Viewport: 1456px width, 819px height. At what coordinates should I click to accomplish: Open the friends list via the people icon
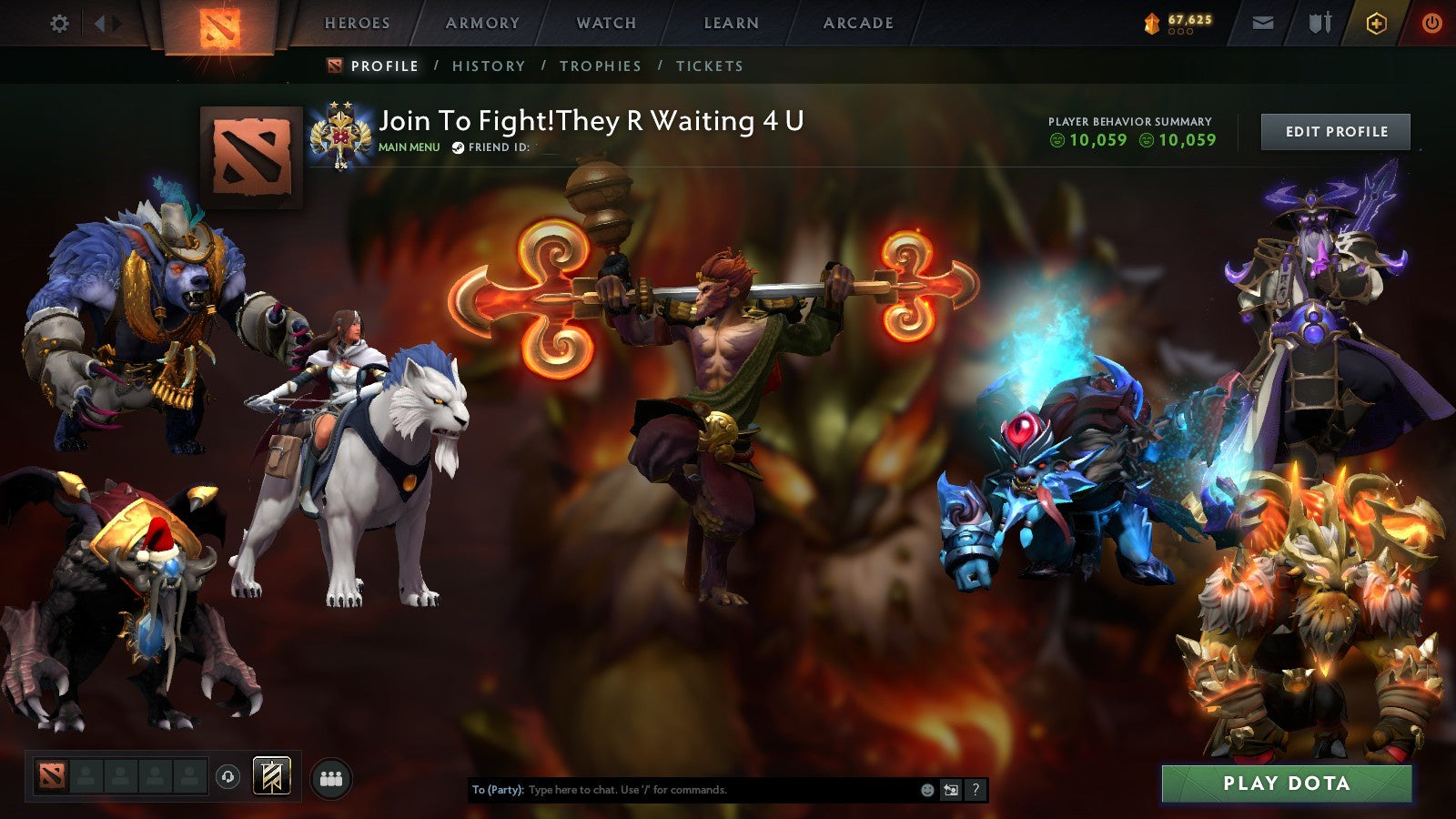tap(331, 776)
